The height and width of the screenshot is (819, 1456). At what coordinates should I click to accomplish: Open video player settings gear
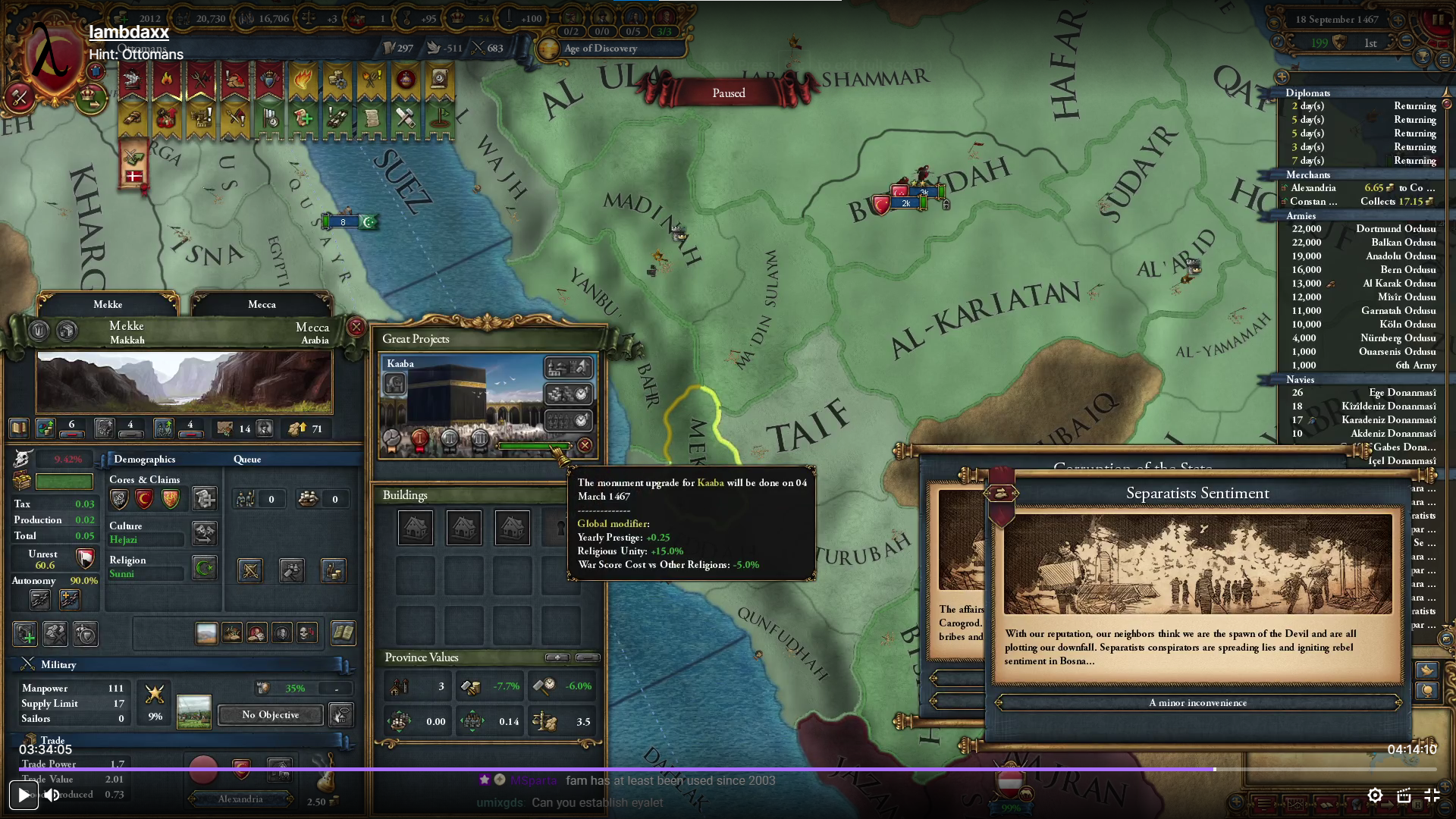(x=1374, y=795)
